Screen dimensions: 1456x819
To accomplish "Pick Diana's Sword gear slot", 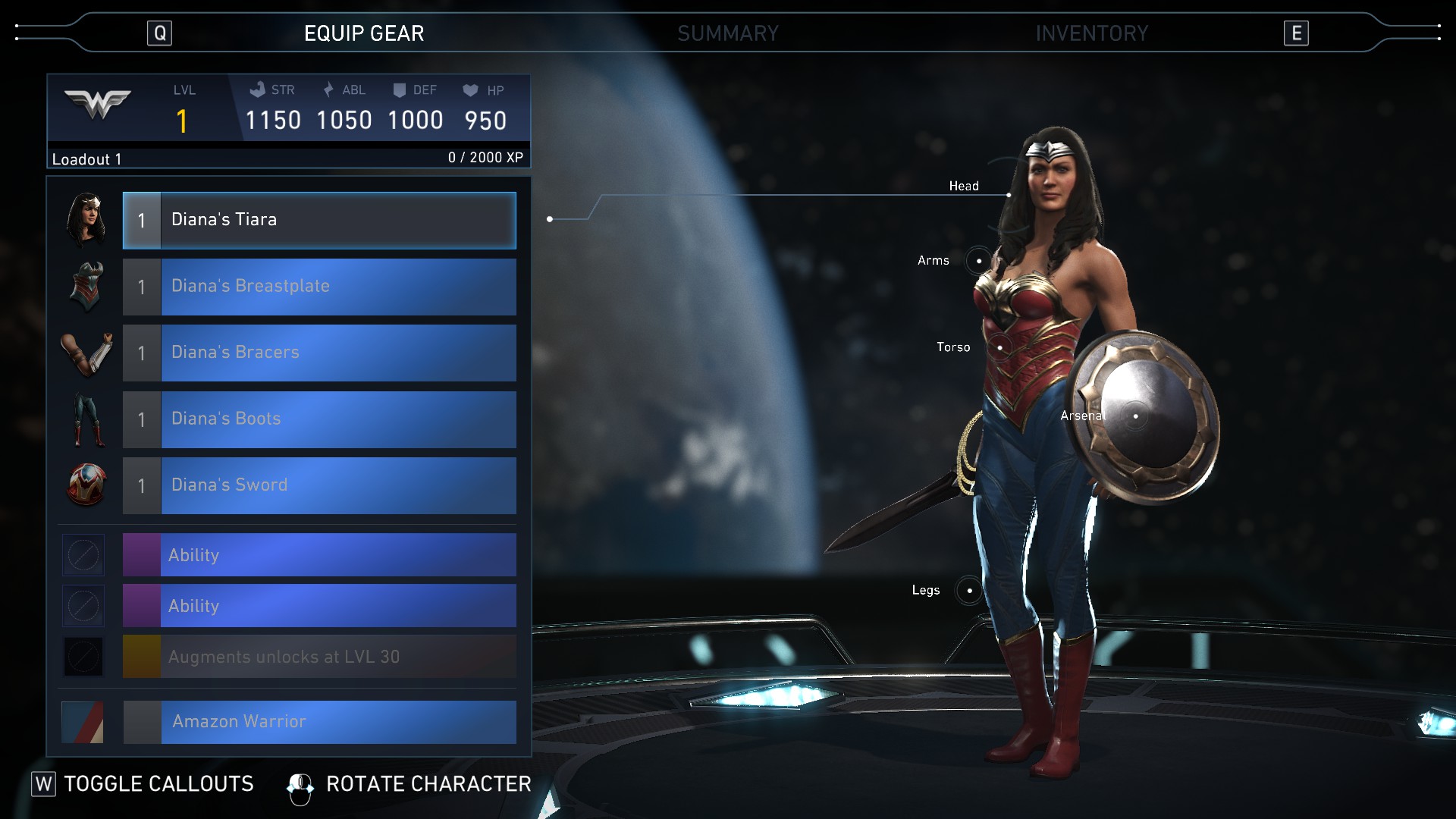I will coord(319,485).
